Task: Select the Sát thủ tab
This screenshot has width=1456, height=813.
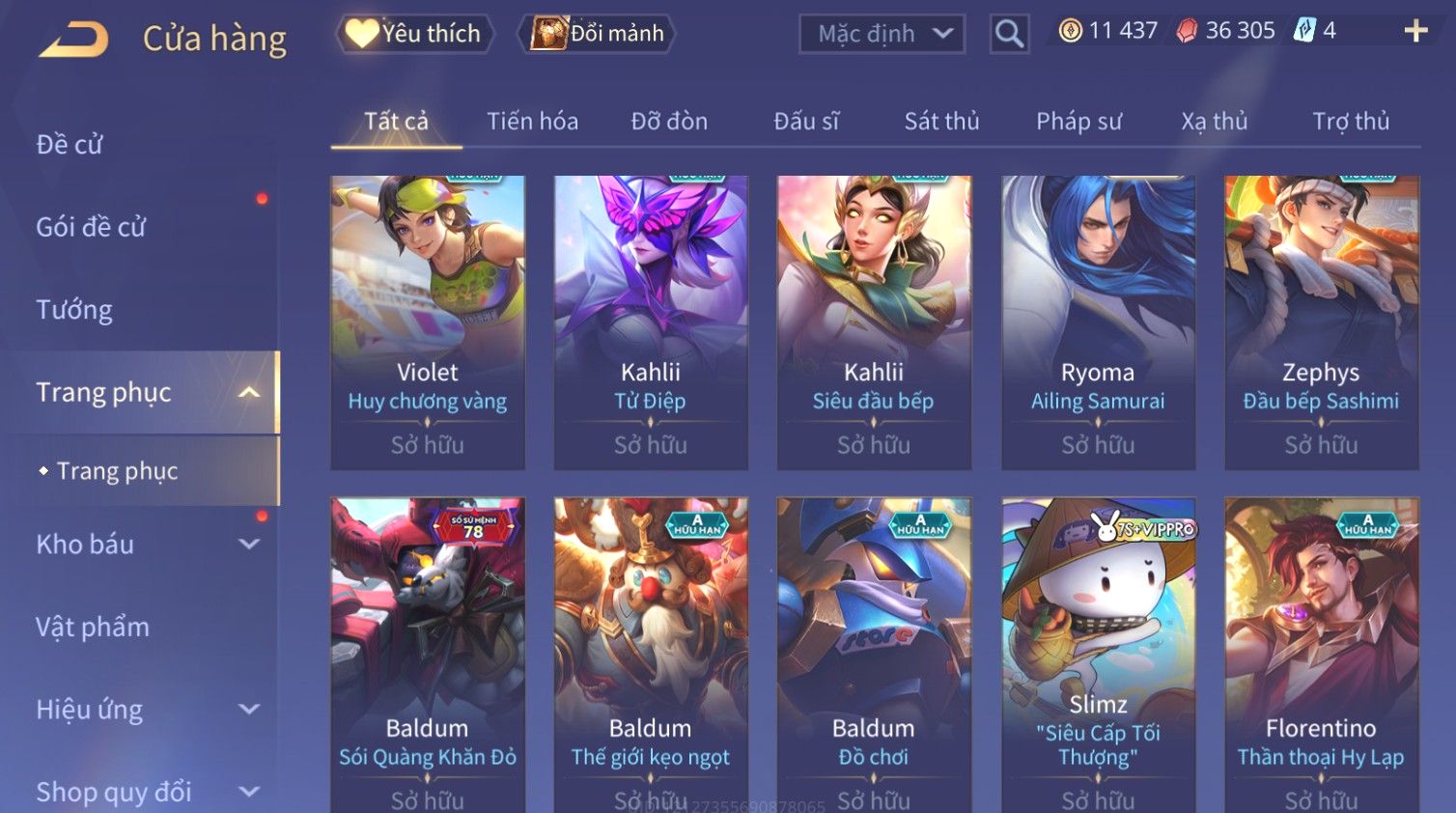Action: [941, 122]
